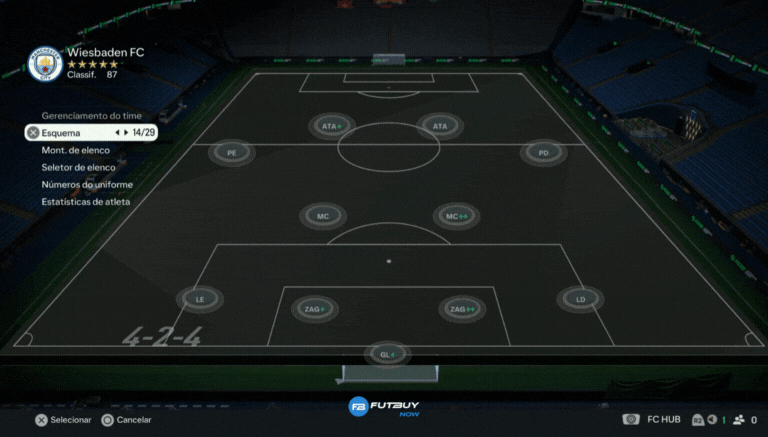Select the GL goalkeeper marker
This screenshot has height=437, width=768.
coord(387,354)
